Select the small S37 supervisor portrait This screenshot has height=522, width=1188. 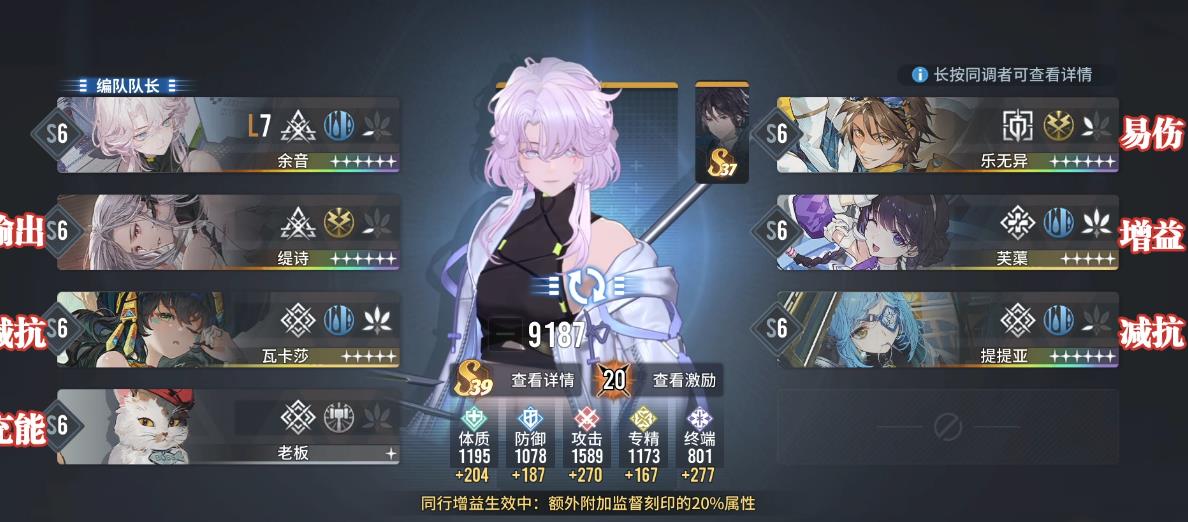722,133
